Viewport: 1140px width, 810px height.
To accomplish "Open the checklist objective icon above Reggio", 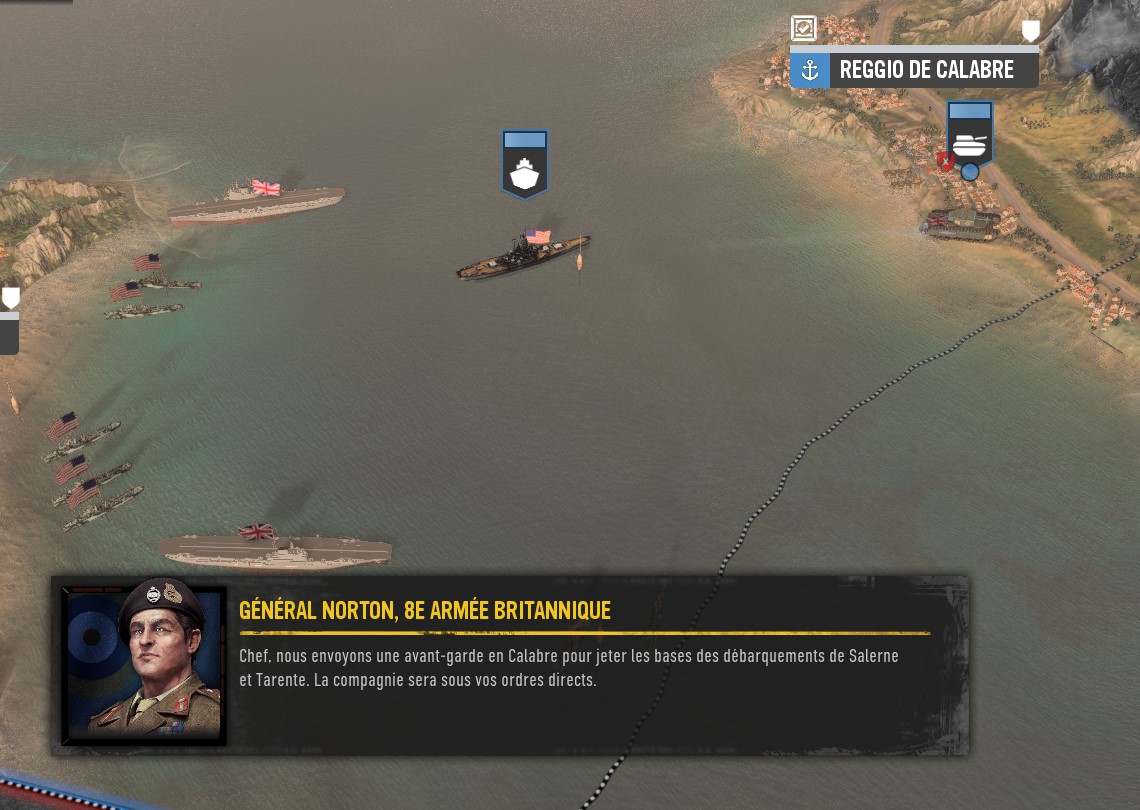I will [803, 28].
